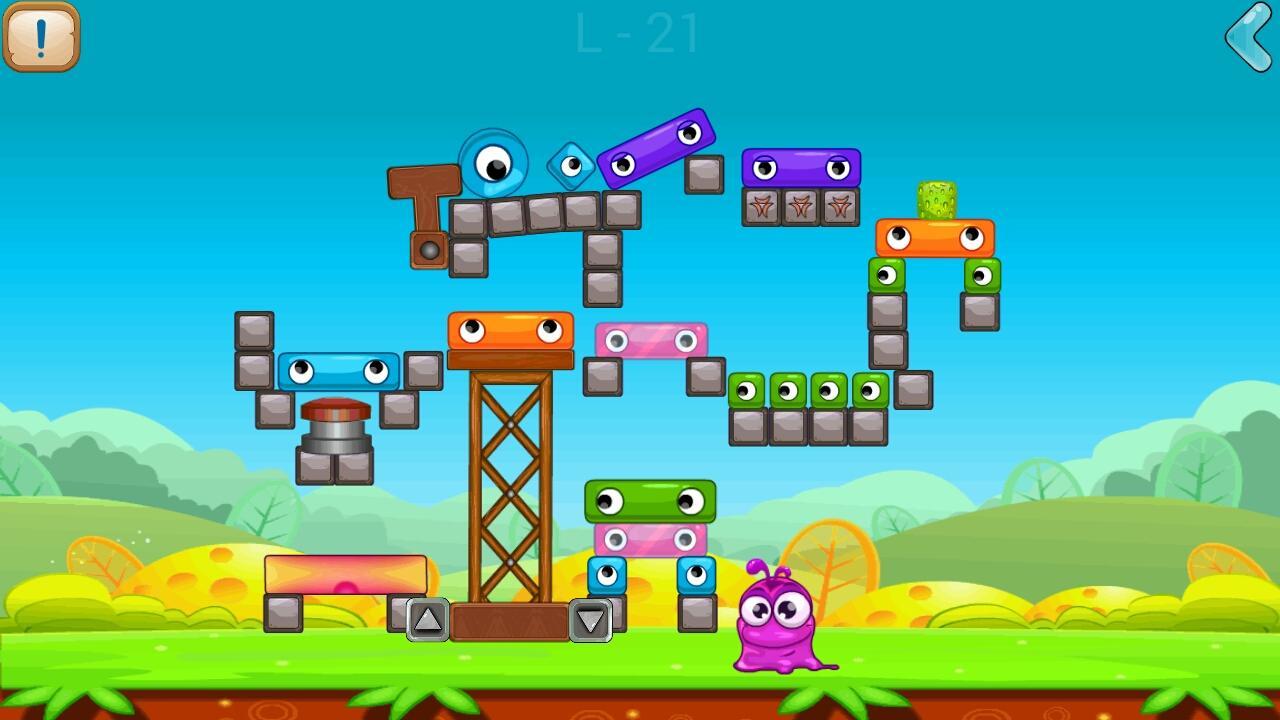
Task: Click the exclamation mark hint icon
Action: click(x=42, y=37)
